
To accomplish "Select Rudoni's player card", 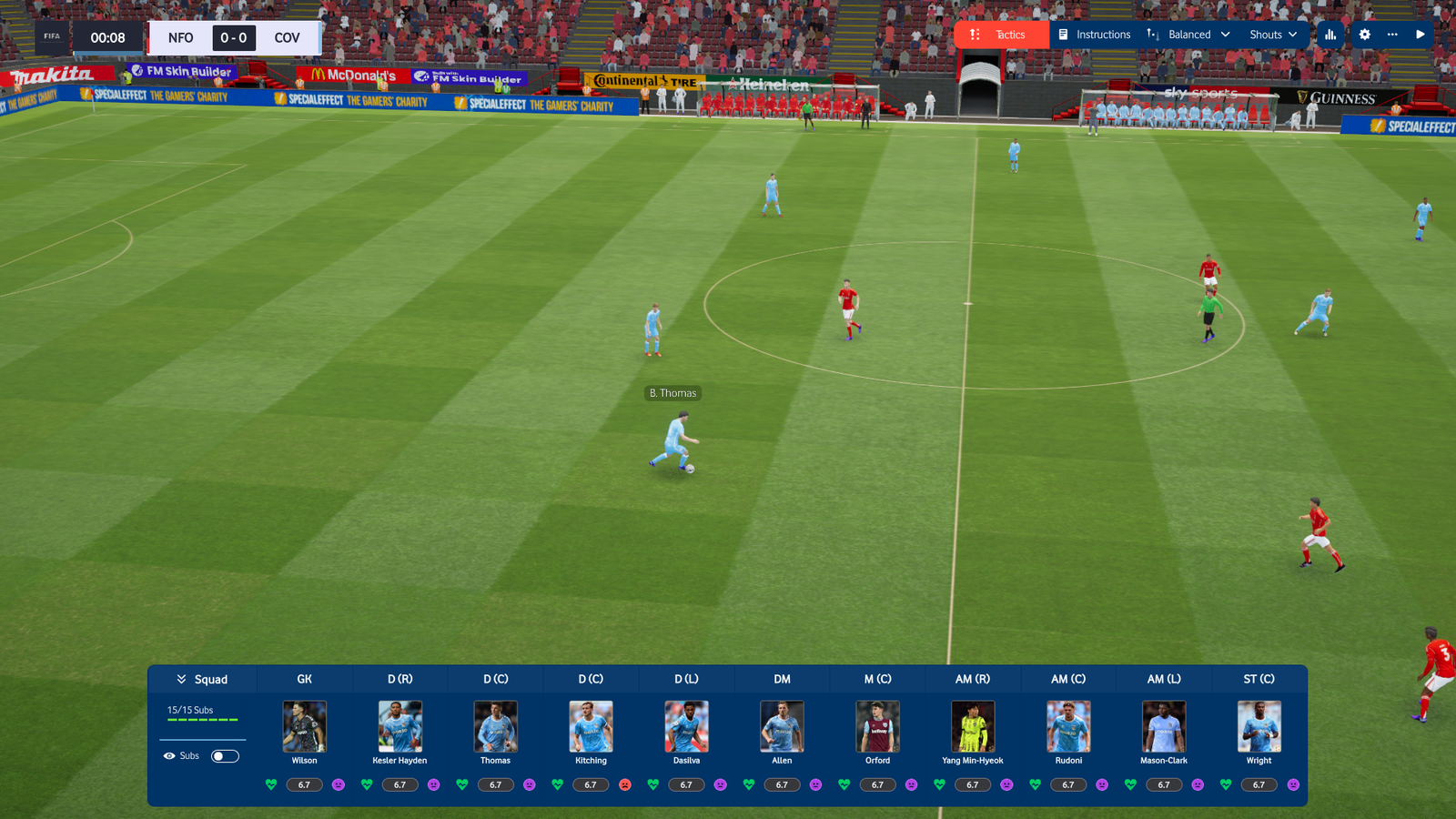I will 1068,726.
